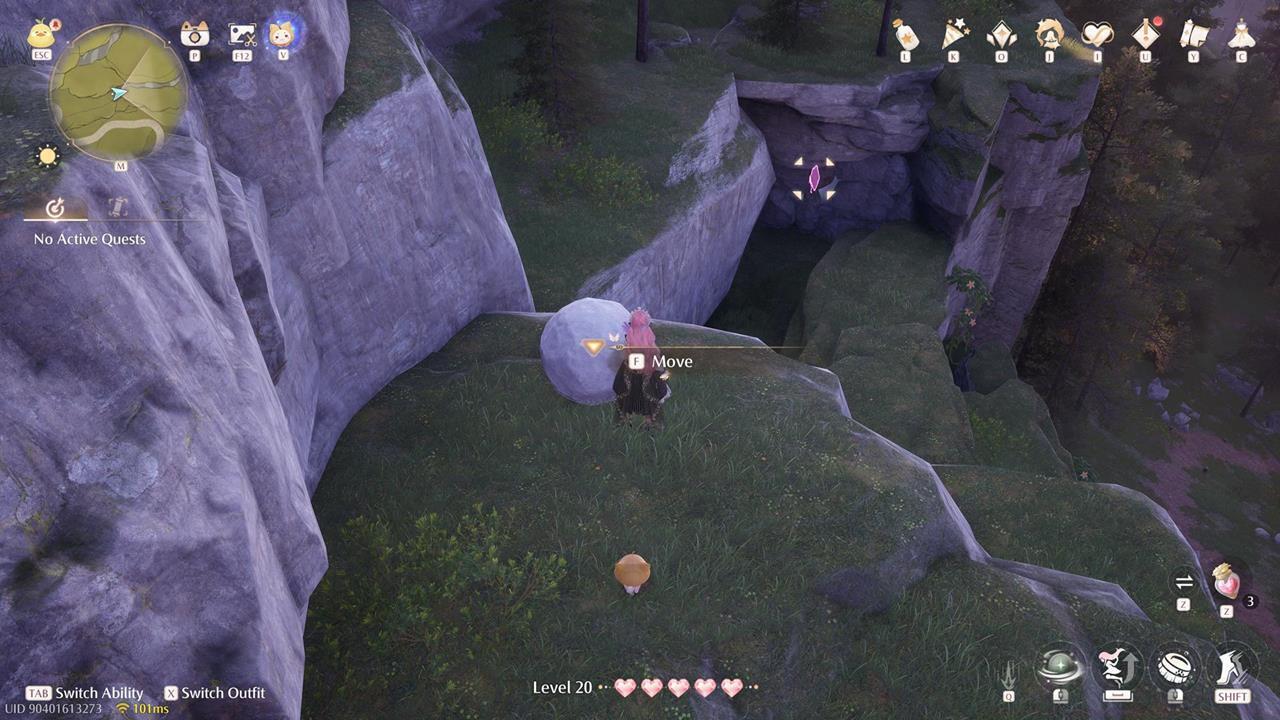Toggle Switch Outfit with X
Image resolution: width=1280 pixels, height=720 pixels.
pos(215,693)
